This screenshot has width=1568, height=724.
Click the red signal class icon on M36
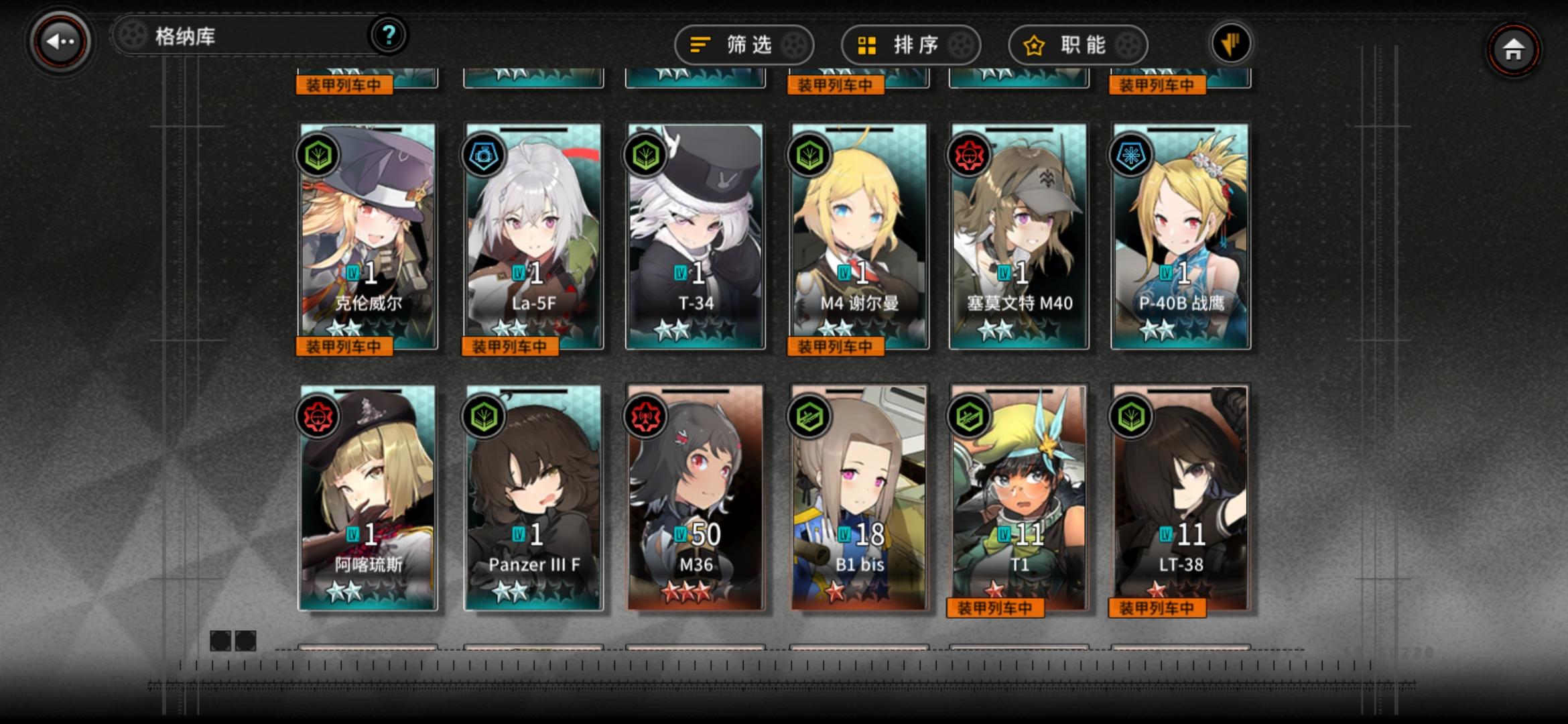[645, 416]
